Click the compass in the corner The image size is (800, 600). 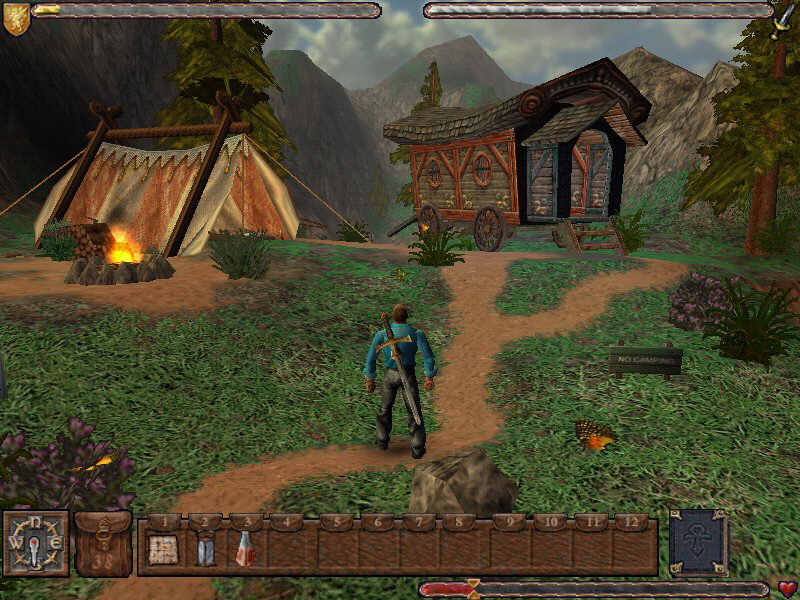(x=36, y=544)
